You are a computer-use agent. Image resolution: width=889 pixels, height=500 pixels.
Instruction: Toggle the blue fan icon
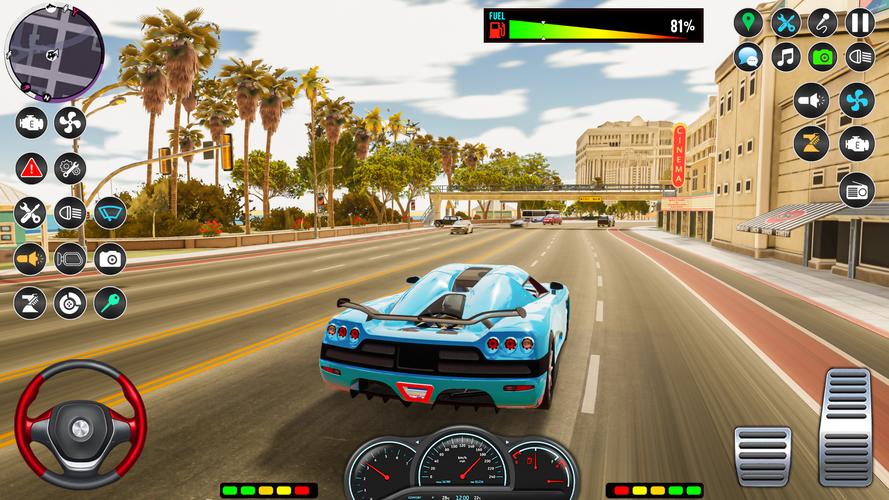[857, 100]
